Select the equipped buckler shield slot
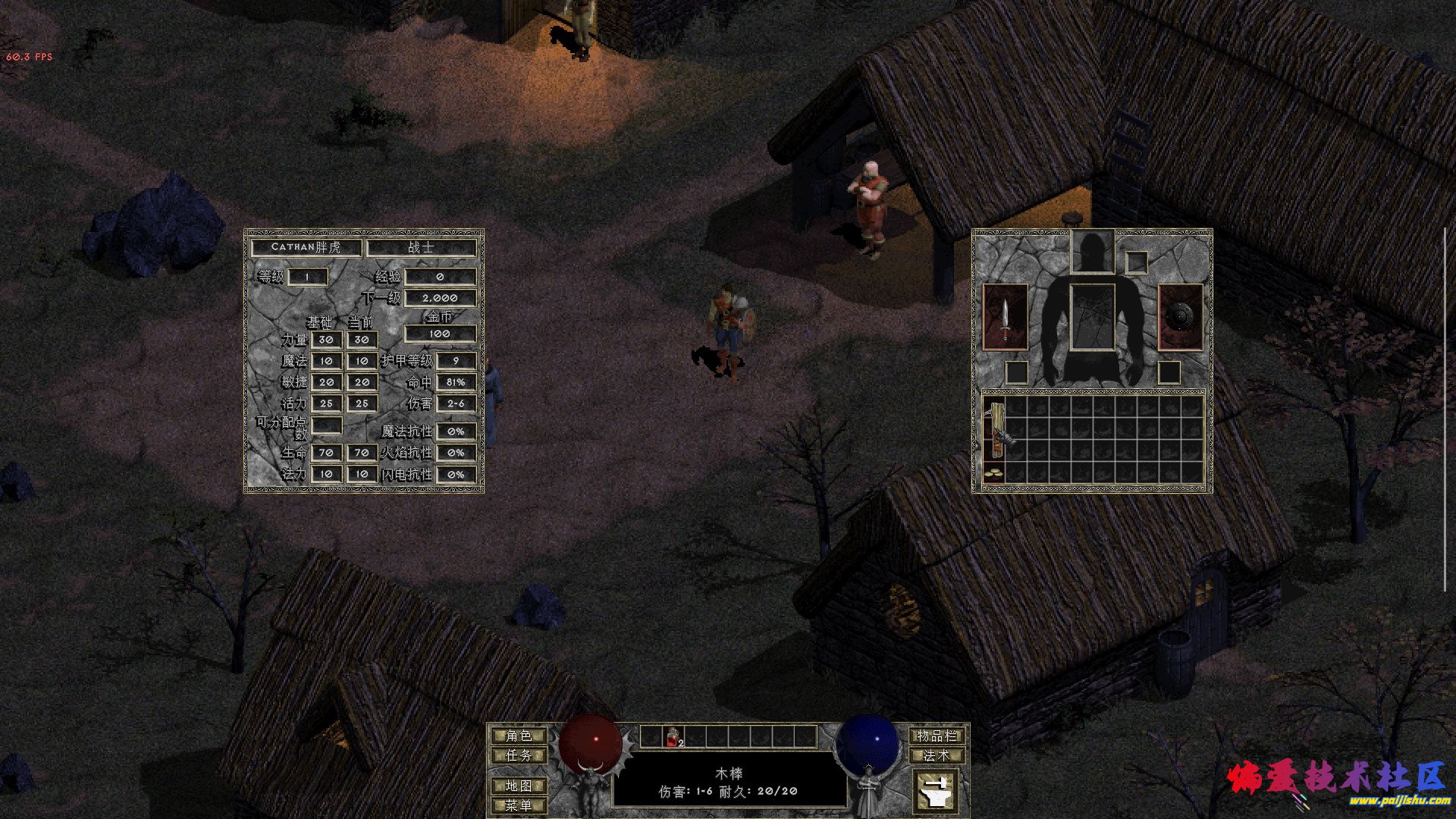The image size is (1456, 819). [x=1180, y=318]
